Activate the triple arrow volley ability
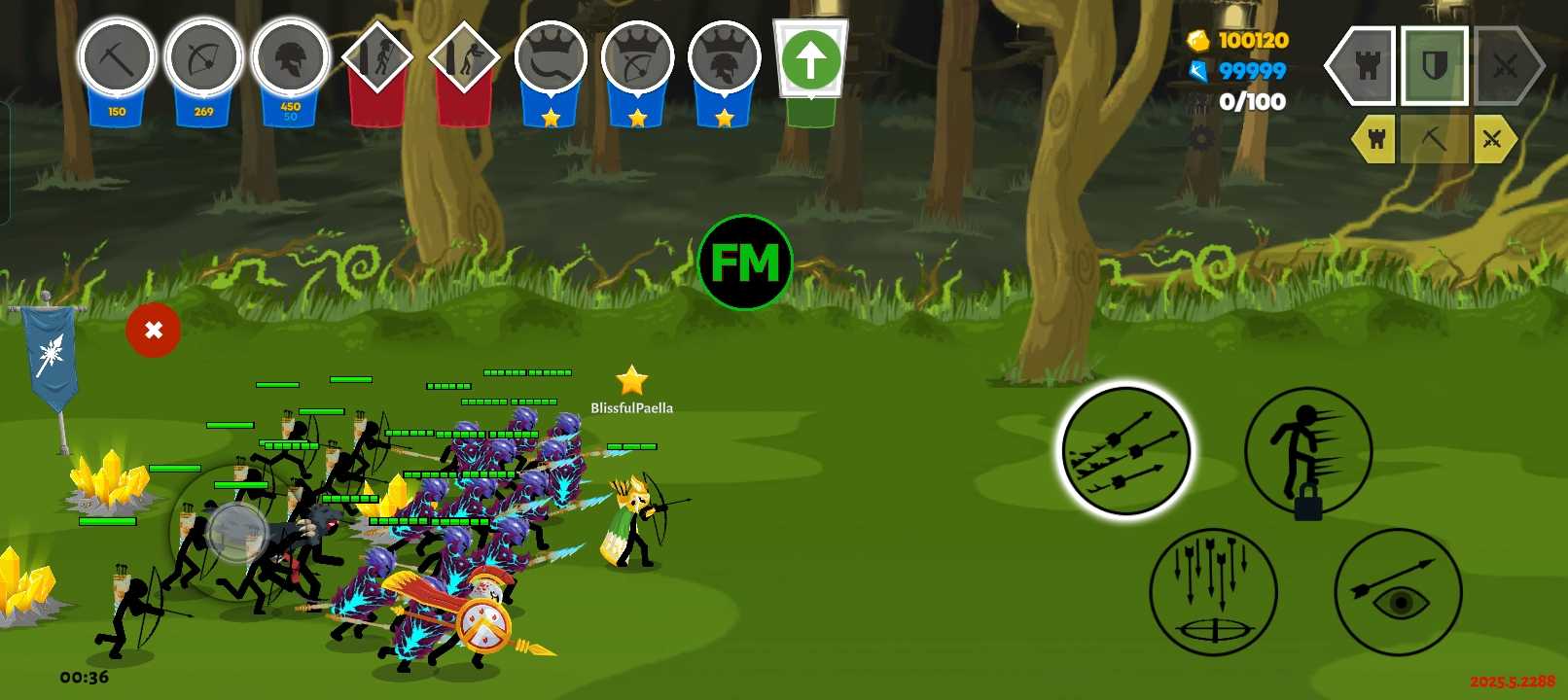This screenshot has width=1568, height=700. pos(1124,450)
